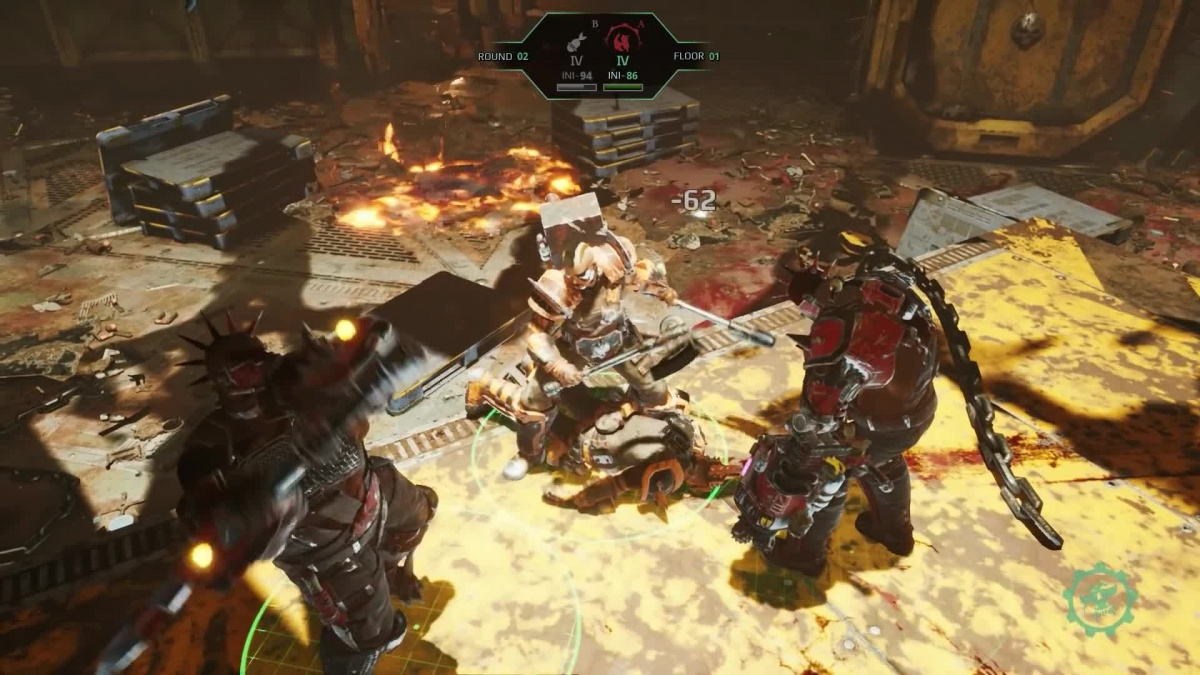Viewport: 1200px width, 675px height.
Task: Select the grey bomb unit icon
Action: pyautogui.click(x=576, y=41)
